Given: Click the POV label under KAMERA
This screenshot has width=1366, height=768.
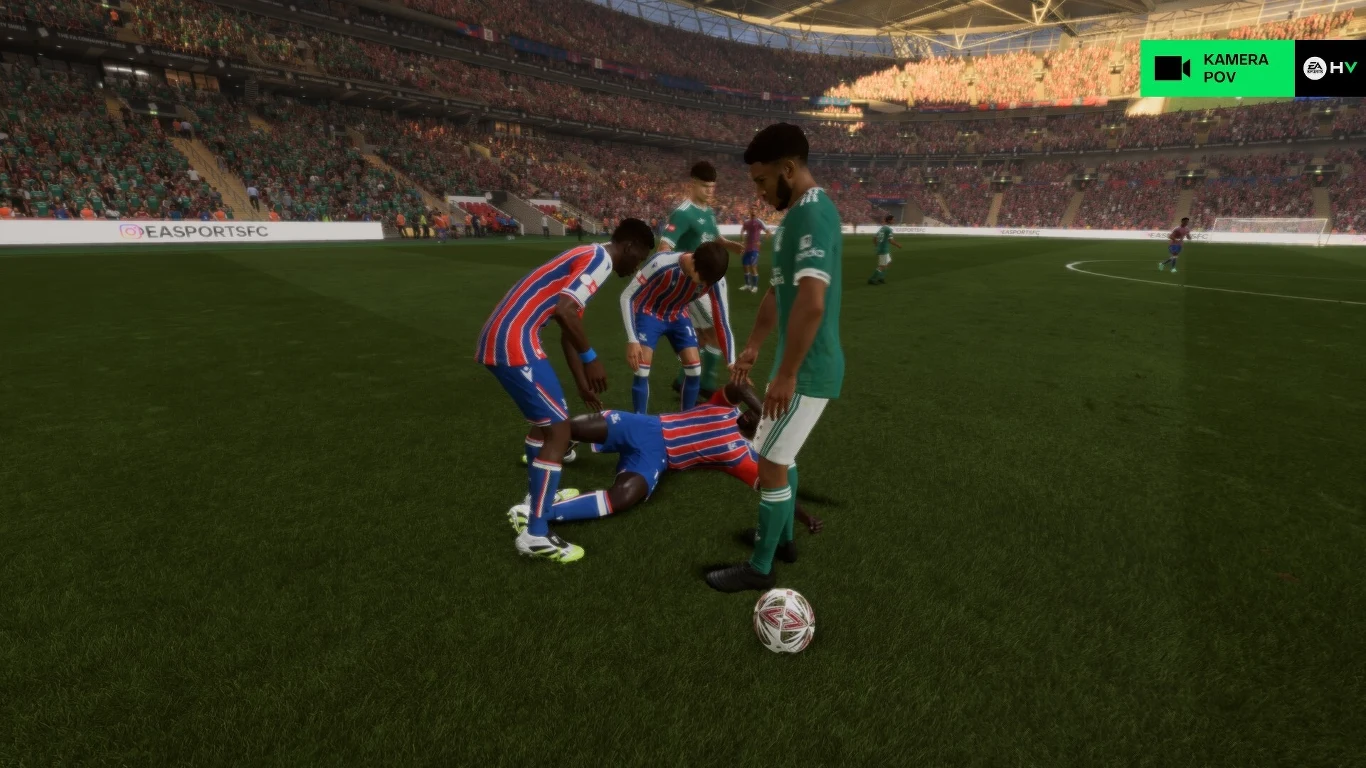Looking at the screenshot, I should point(1219,77).
